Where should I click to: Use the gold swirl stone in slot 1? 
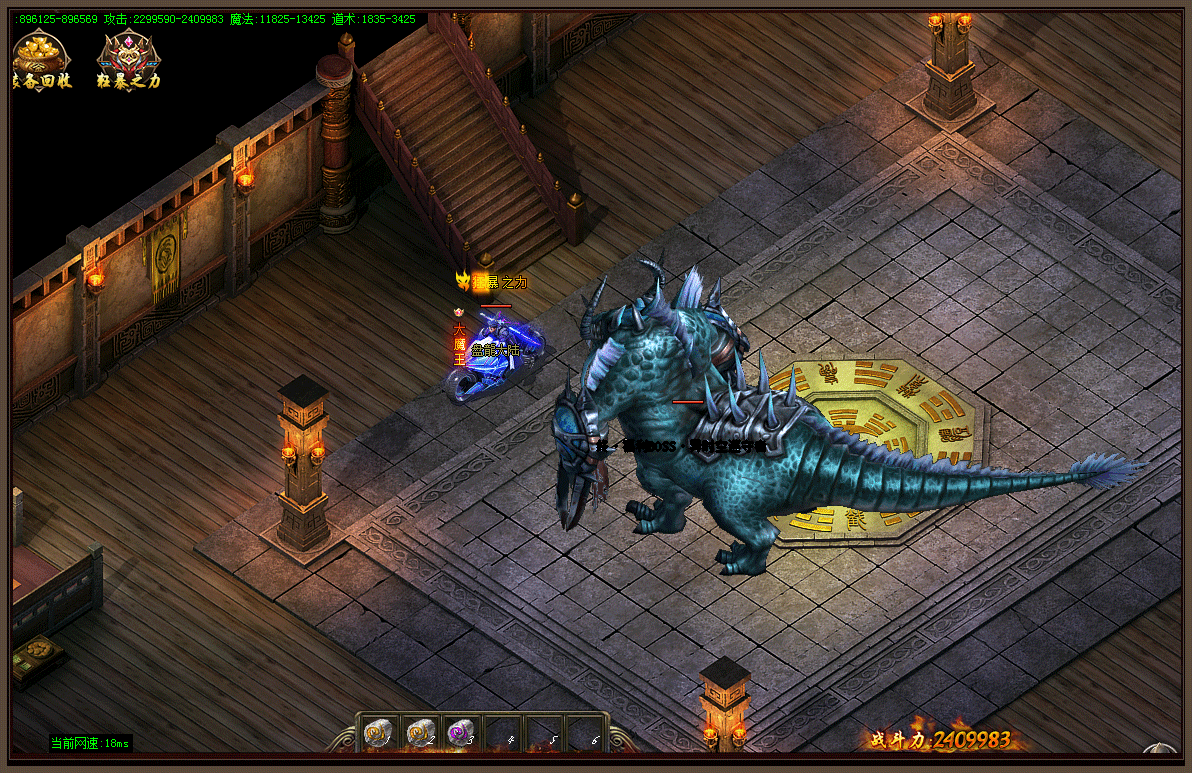[377, 734]
